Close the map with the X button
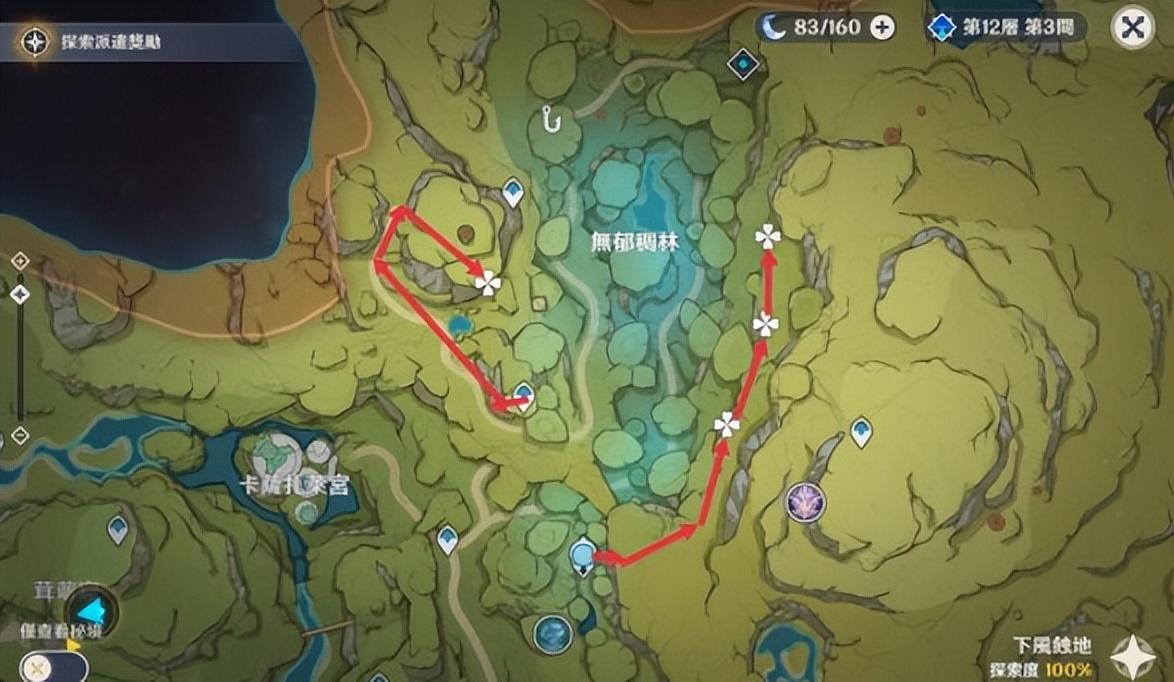Screen dimensions: 1174x682 (x=1133, y=28)
